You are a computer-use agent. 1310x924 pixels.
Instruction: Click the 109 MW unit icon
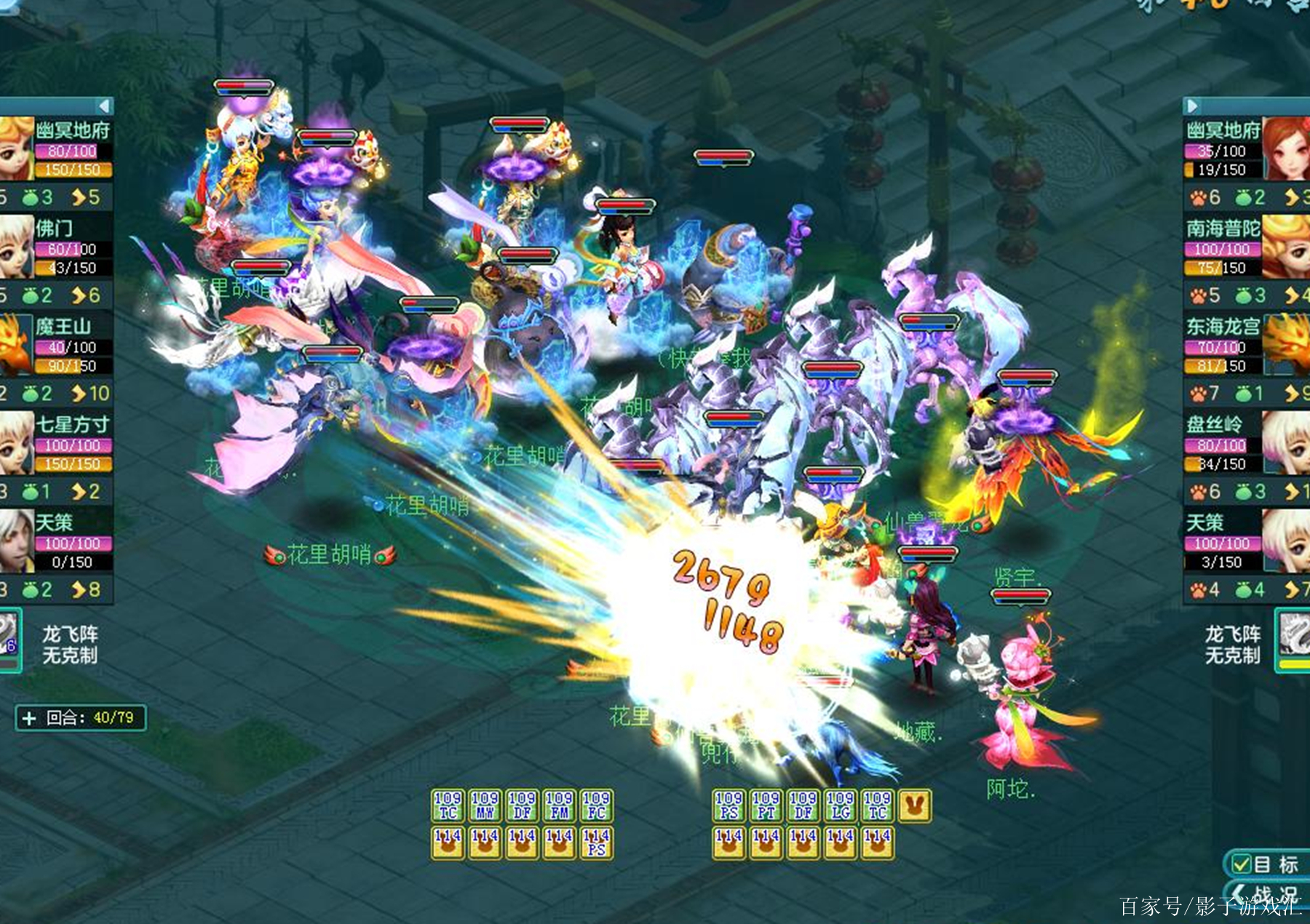point(485,806)
